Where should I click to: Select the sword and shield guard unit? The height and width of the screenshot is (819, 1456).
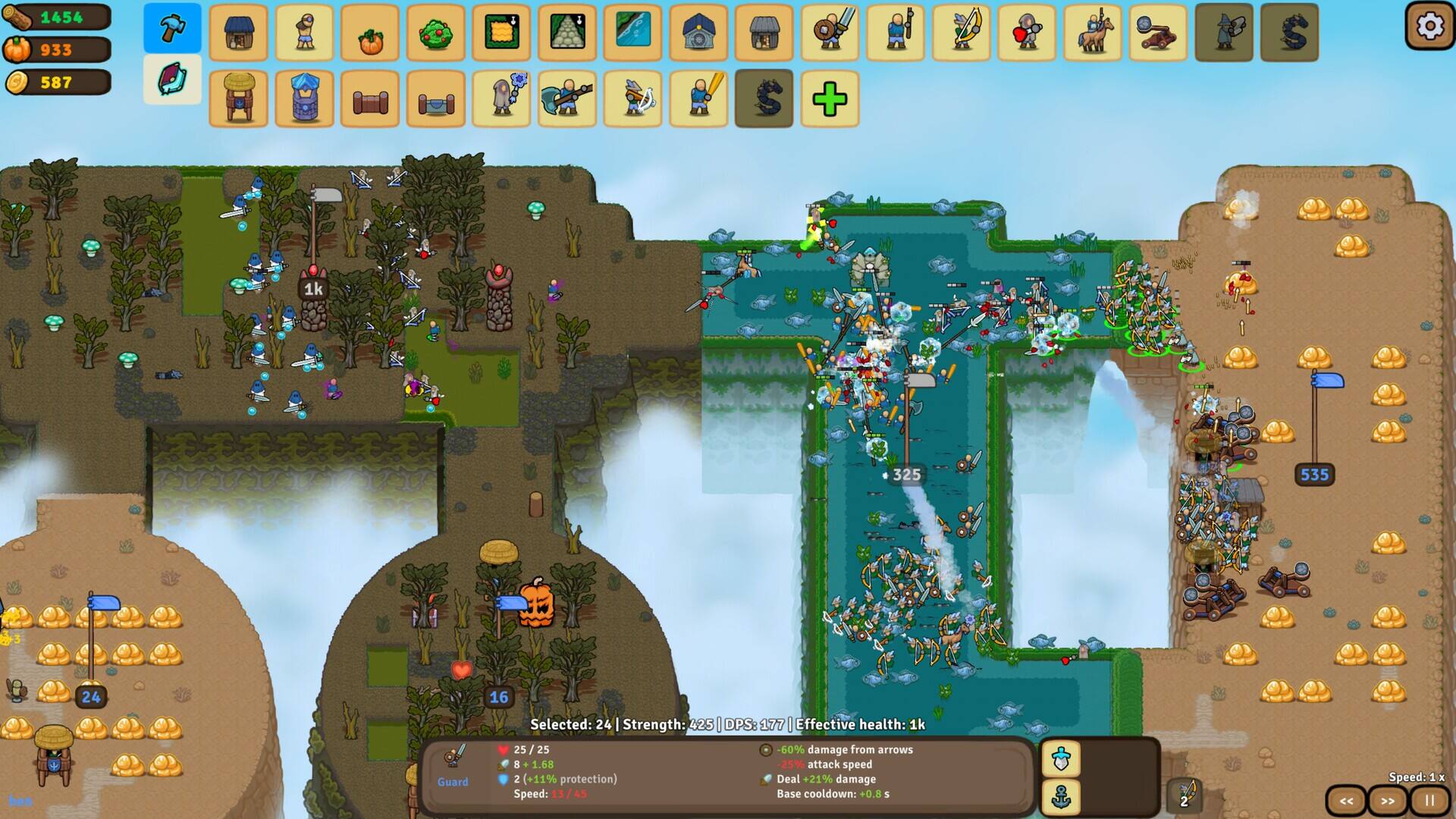[x=830, y=33]
